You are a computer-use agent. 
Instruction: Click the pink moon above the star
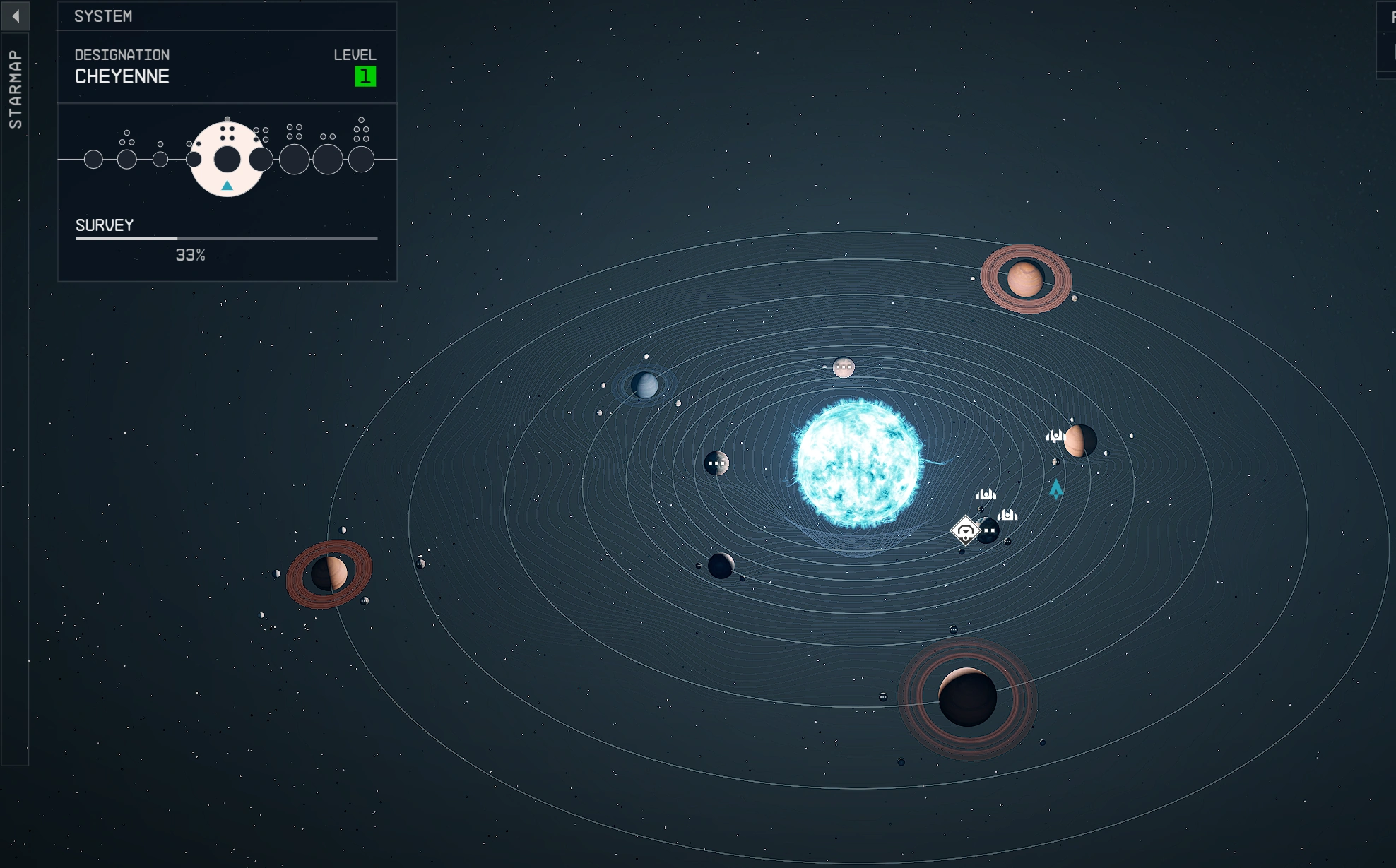[x=843, y=368]
